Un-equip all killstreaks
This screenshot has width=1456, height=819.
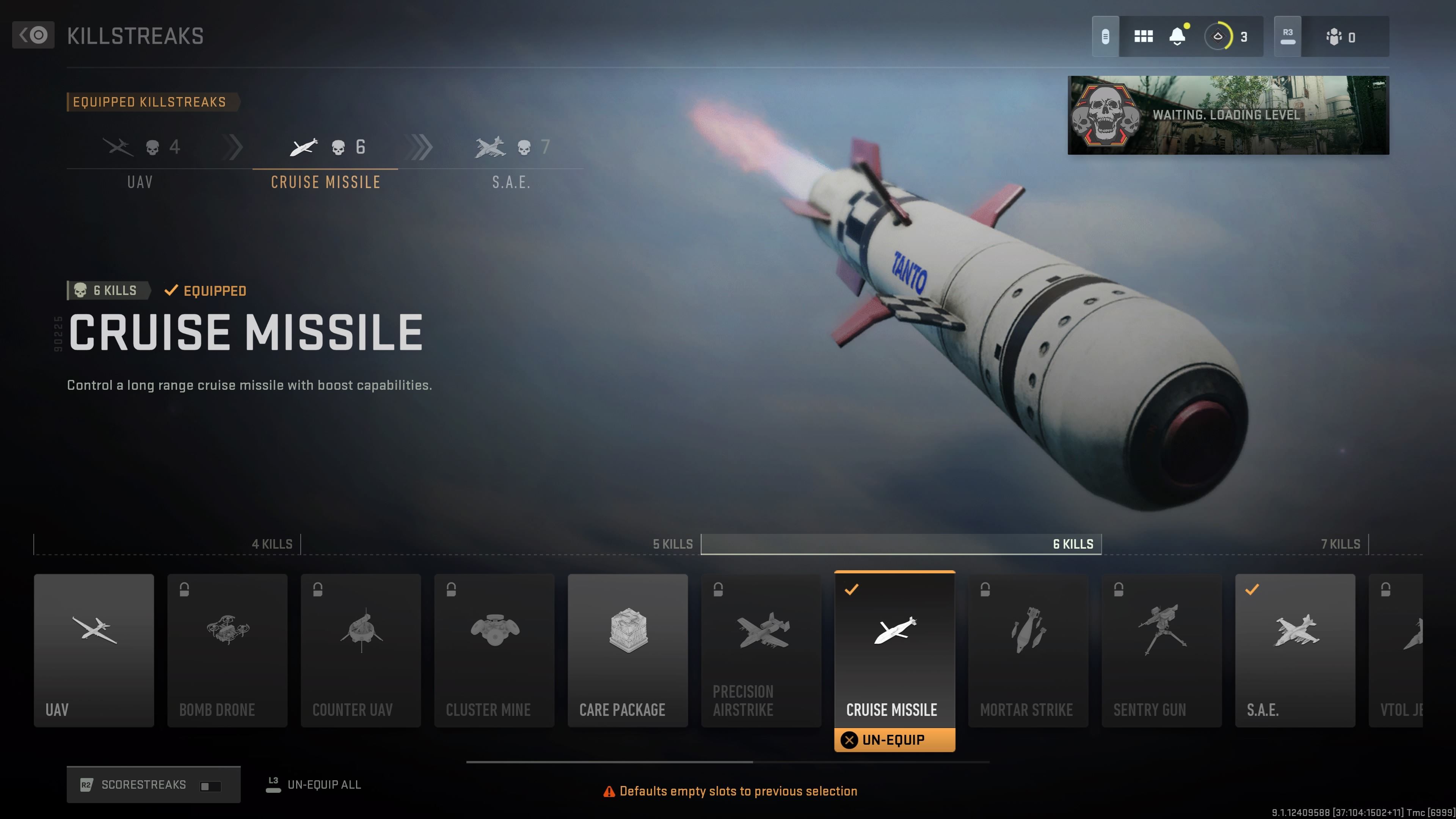(x=314, y=784)
